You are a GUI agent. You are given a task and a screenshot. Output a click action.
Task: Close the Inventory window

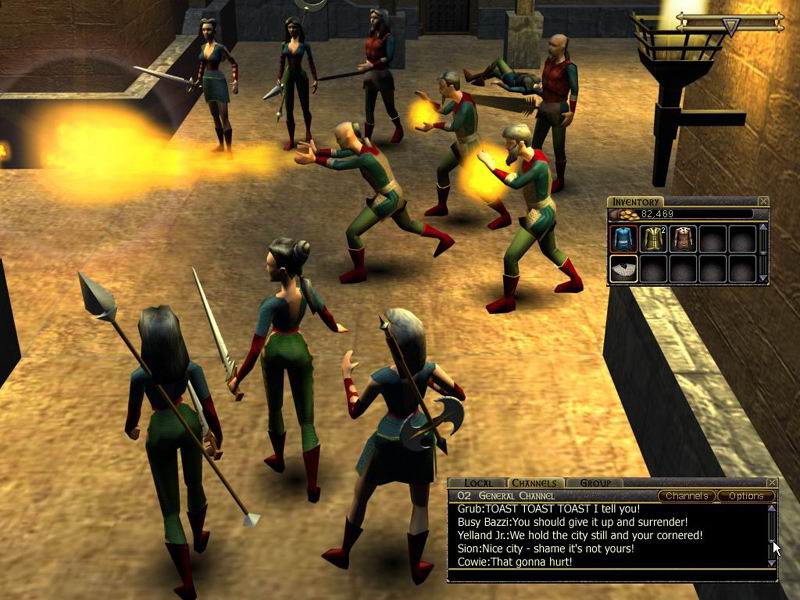coord(764,202)
